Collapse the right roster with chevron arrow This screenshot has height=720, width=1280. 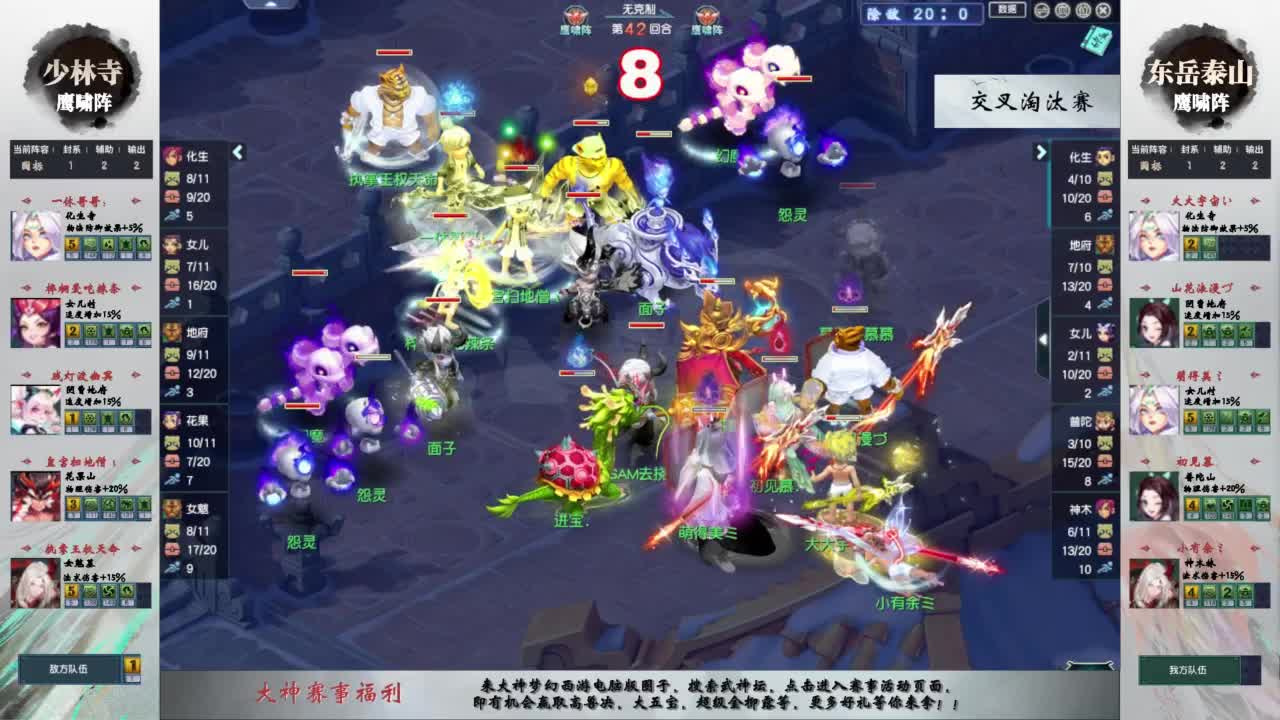1043,153
